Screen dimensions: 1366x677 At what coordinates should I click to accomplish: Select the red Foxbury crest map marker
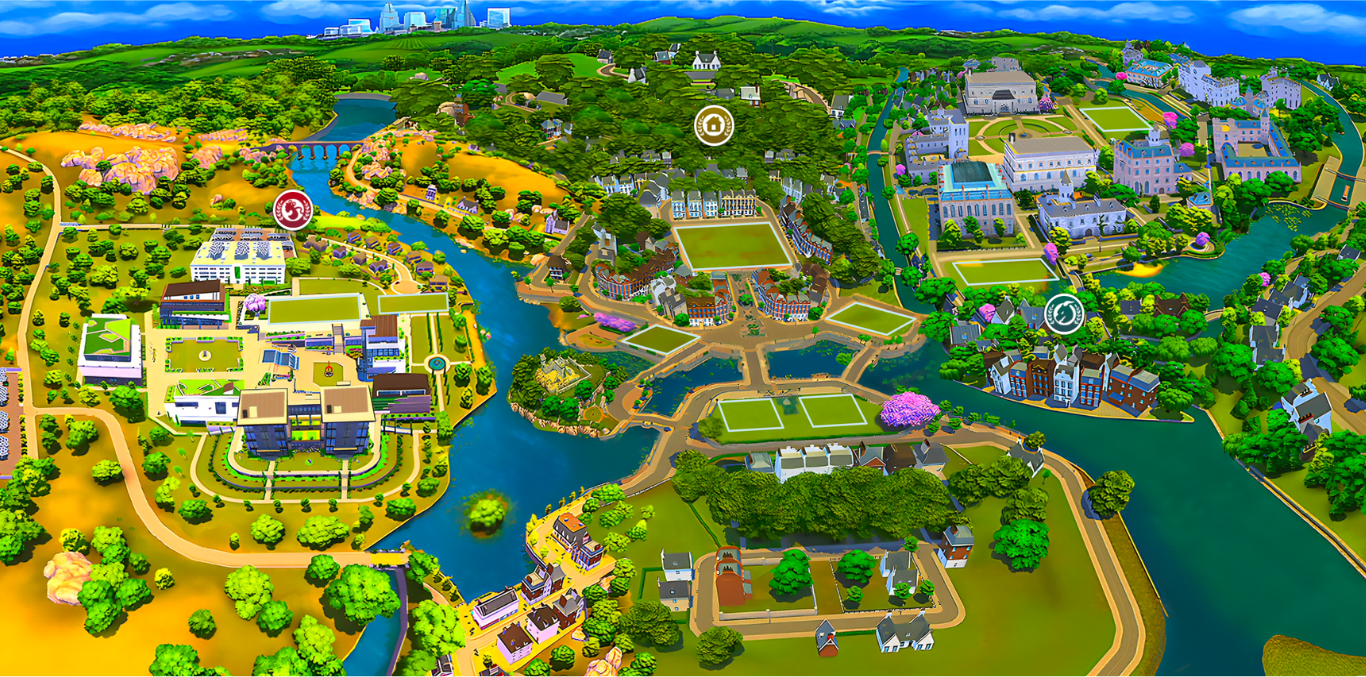[x=293, y=209]
